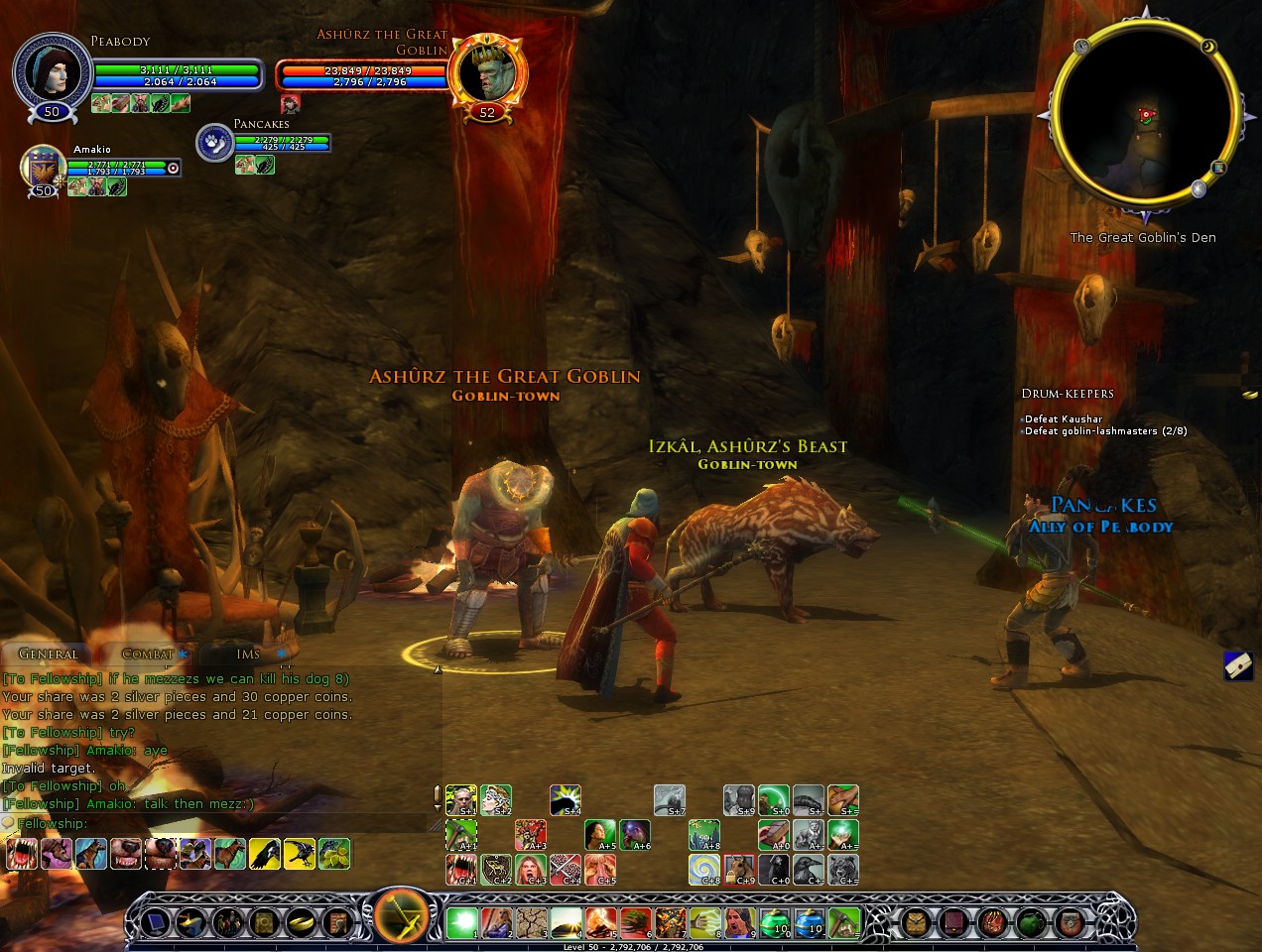
Task: Use the cracked earth skill in slot 3
Action: 531,923
